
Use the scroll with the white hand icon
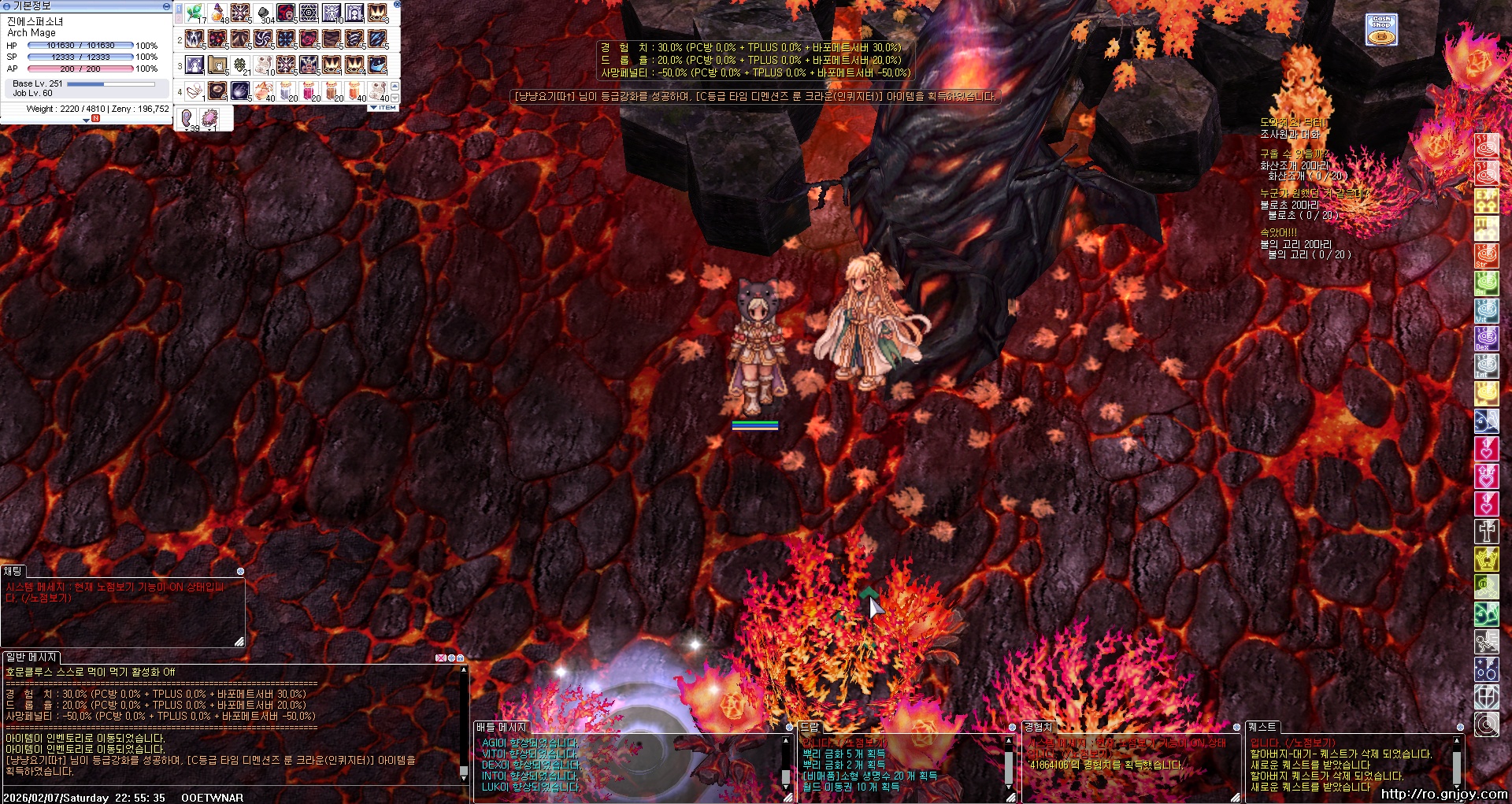tap(217, 65)
